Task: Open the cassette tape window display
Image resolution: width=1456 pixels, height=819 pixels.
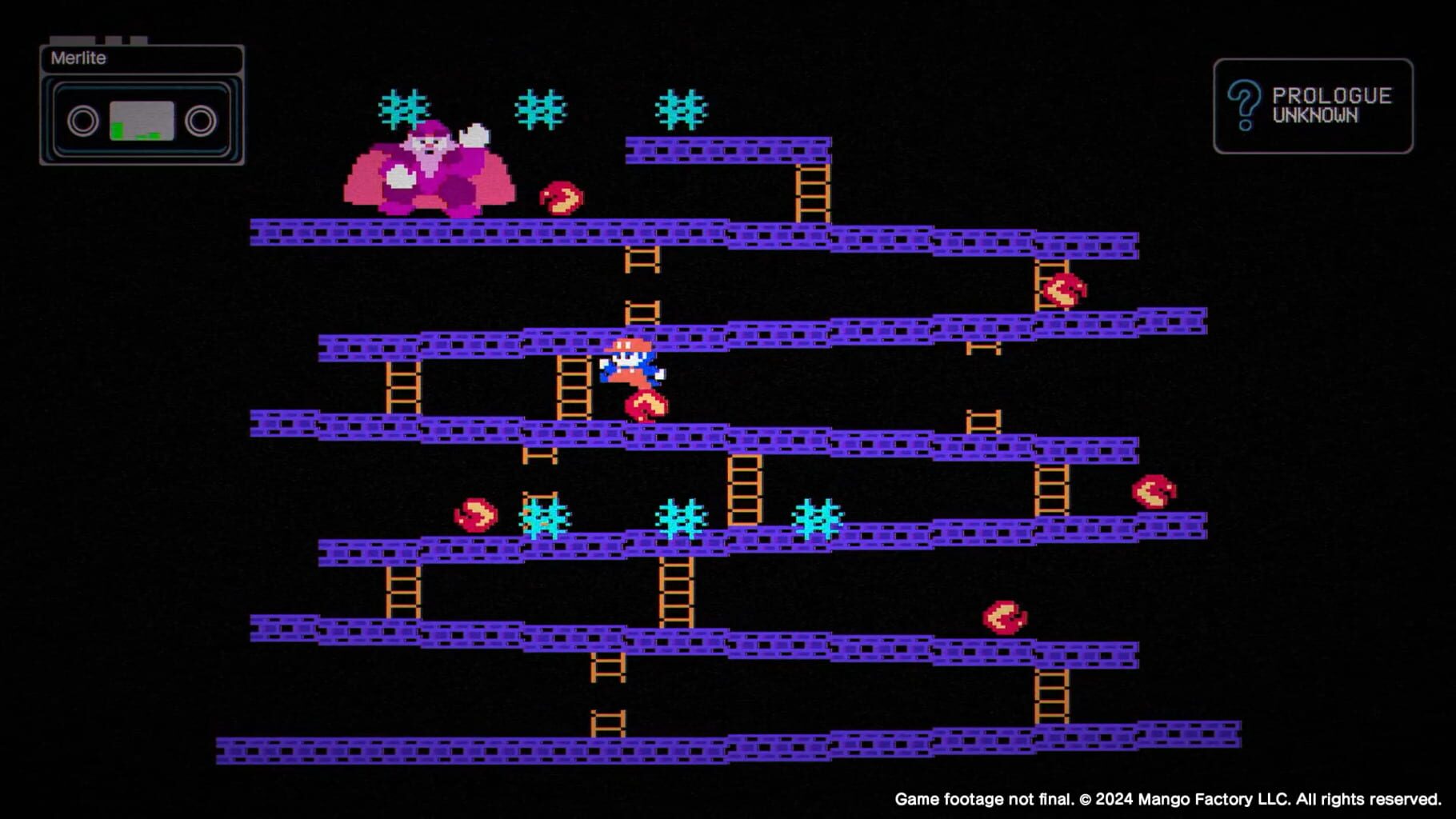Action: pos(141,120)
